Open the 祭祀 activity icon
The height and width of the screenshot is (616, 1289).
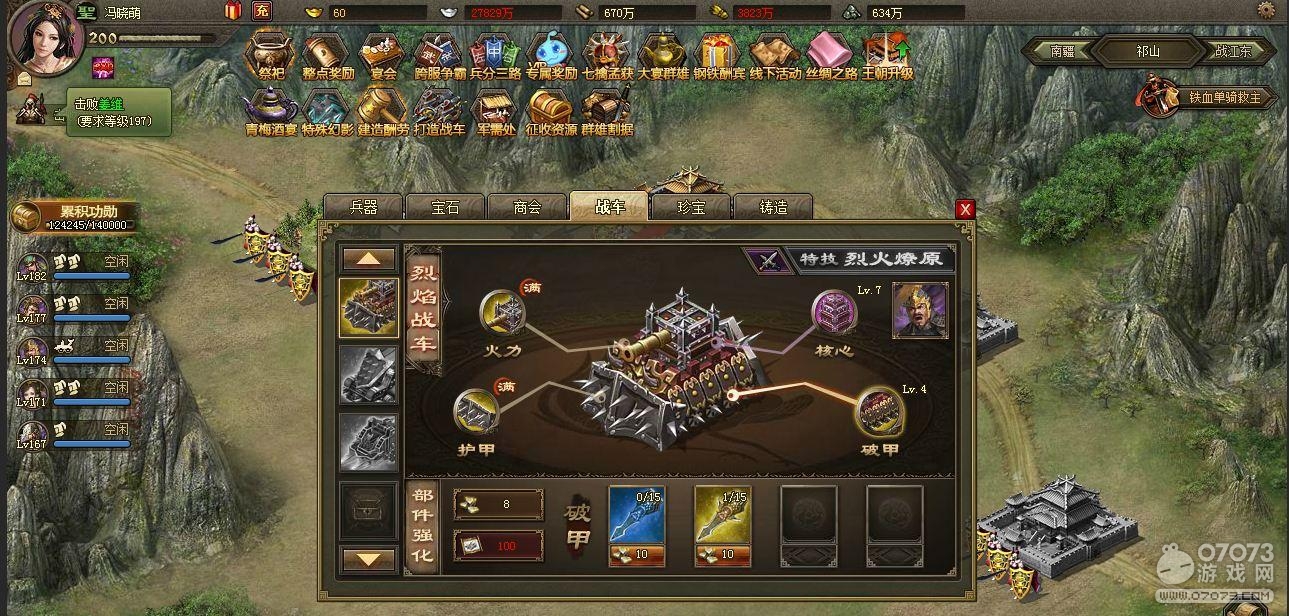point(271,55)
